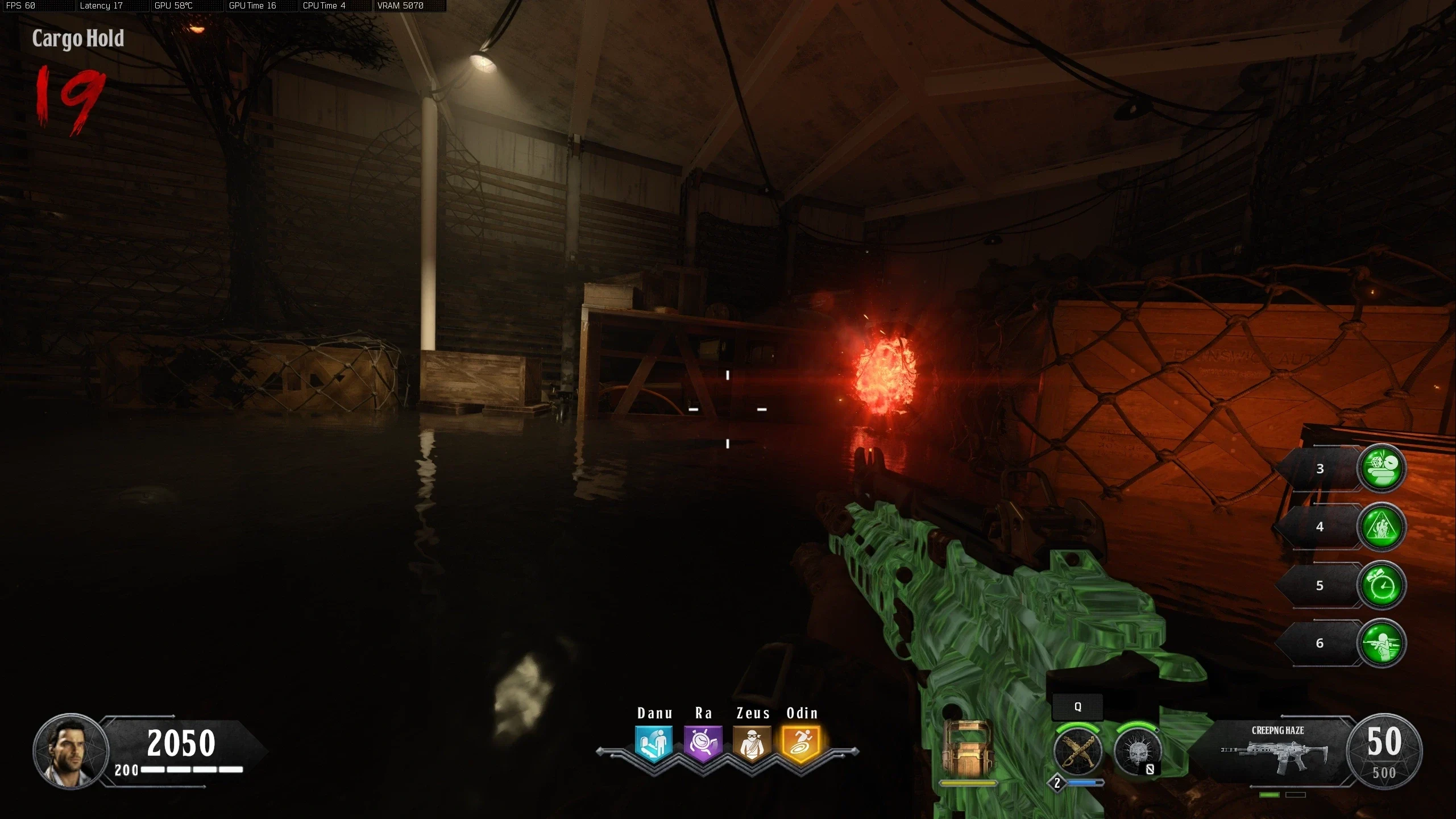
Task: Click the Zeus perk with bandolier soldier
Action: click(752, 743)
